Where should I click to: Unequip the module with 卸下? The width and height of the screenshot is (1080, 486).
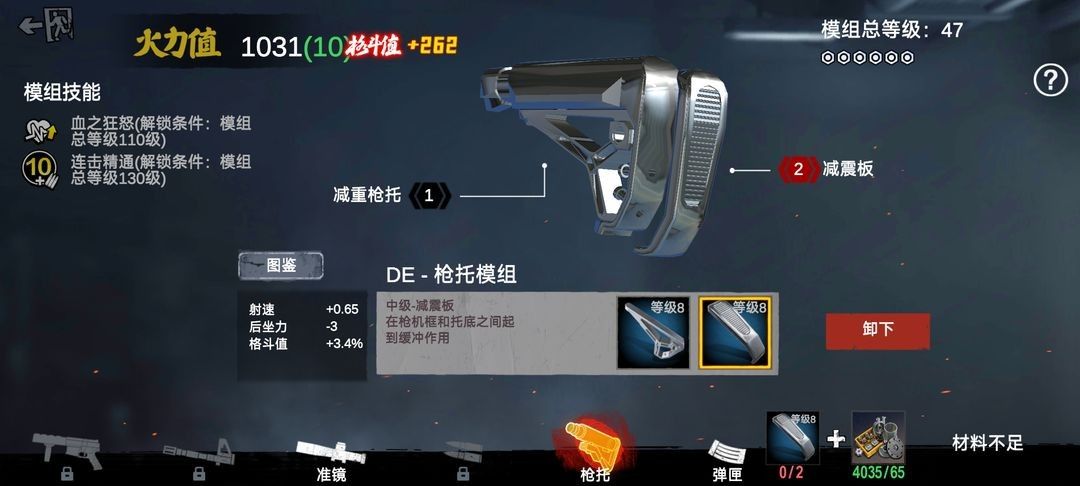click(877, 330)
